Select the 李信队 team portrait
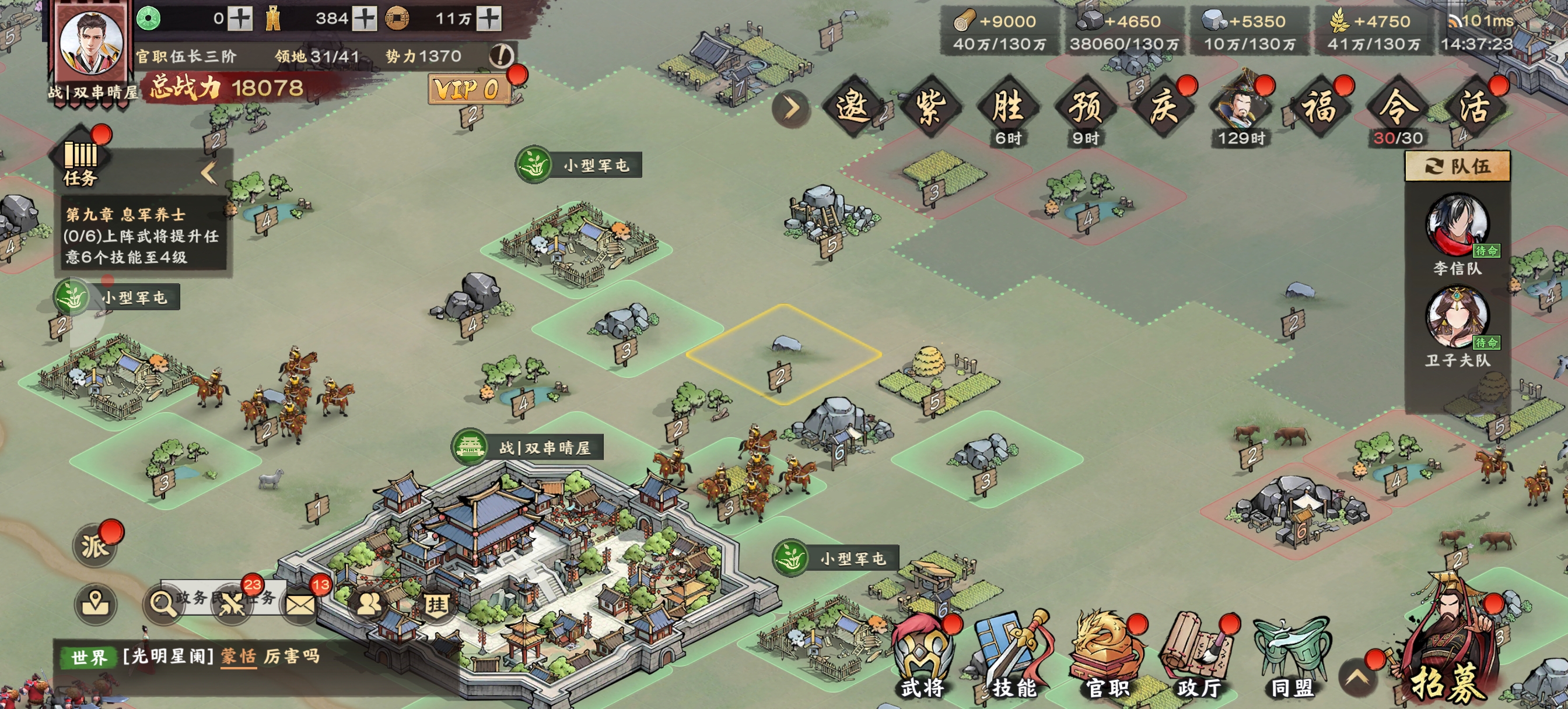Image resolution: width=1568 pixels, height=709 pixels. [1457, 225]
